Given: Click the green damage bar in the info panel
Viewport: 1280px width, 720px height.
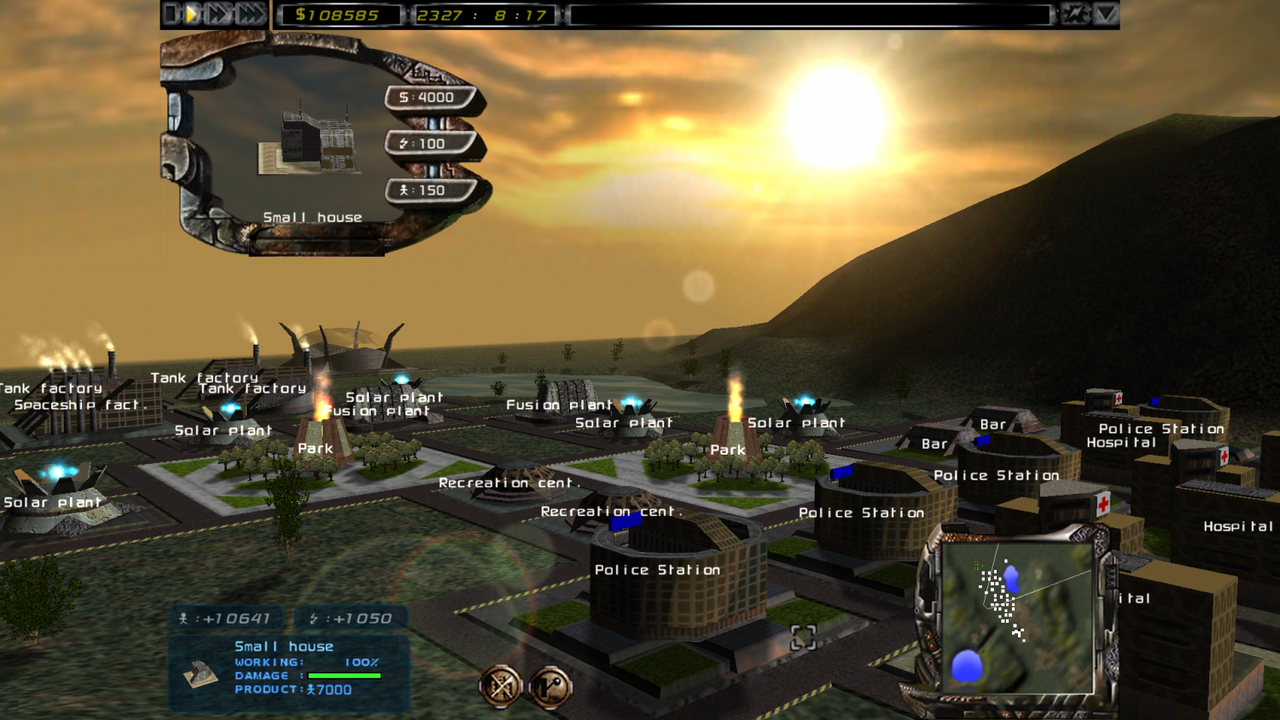Looking at the screenshot, I should pos(345,675).
